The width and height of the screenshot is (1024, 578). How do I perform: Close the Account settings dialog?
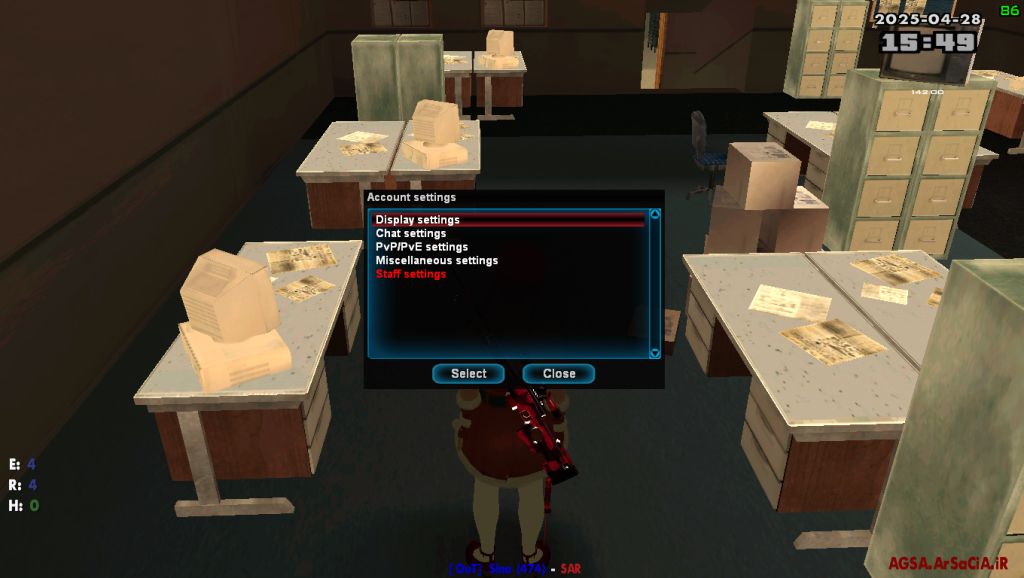coord(559,374)
